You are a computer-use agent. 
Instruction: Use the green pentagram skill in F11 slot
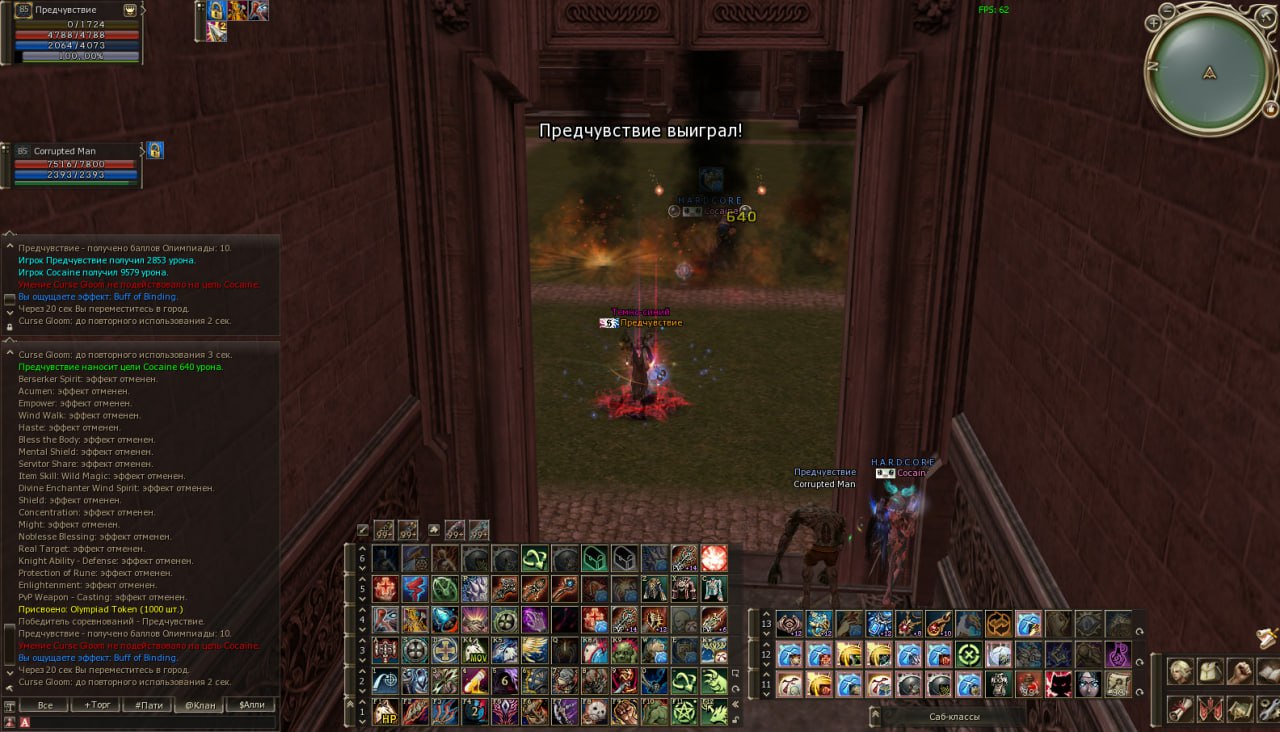[x=684, y=711]
